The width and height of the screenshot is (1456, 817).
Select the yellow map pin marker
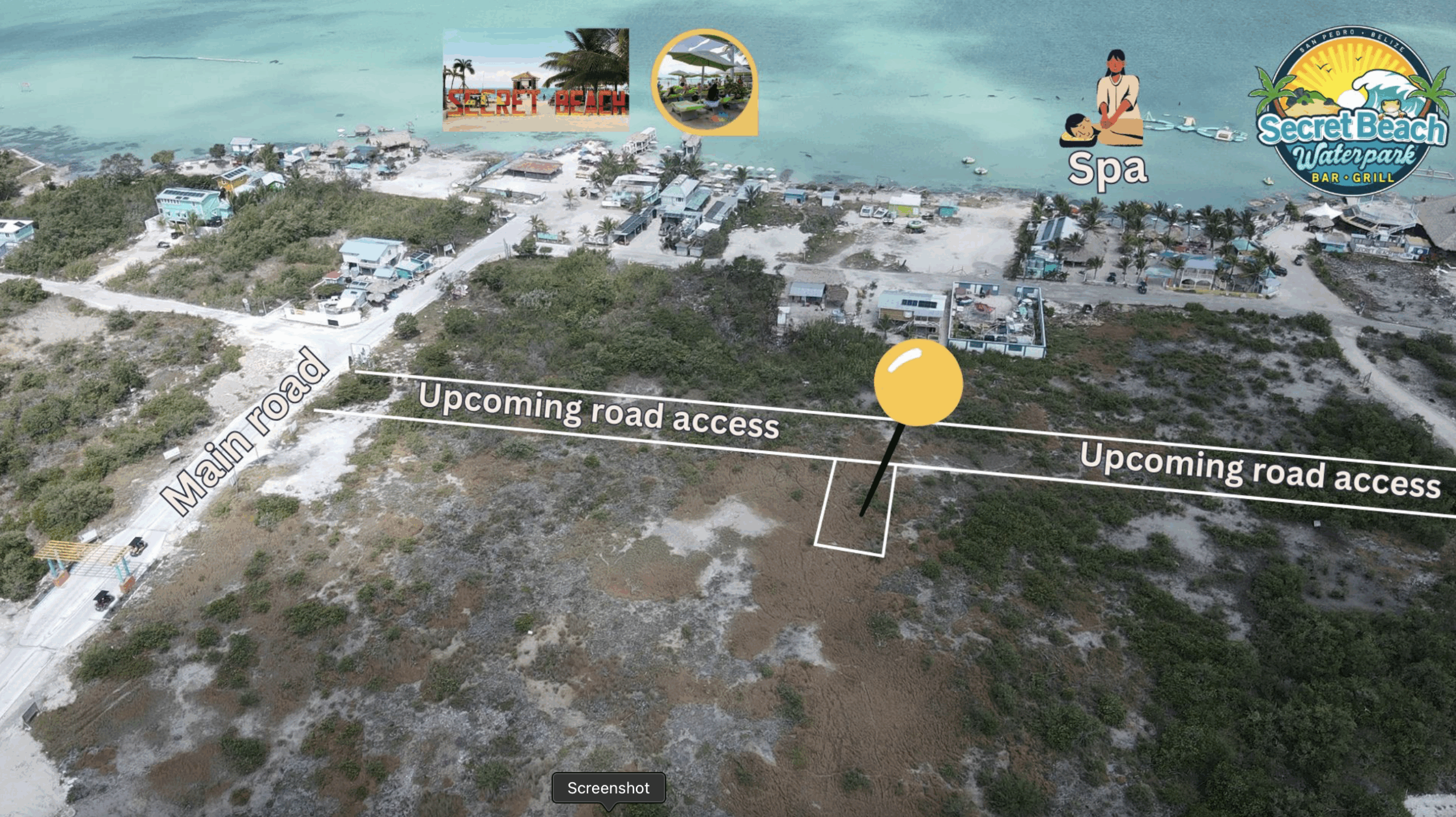(x=918, y=383)
